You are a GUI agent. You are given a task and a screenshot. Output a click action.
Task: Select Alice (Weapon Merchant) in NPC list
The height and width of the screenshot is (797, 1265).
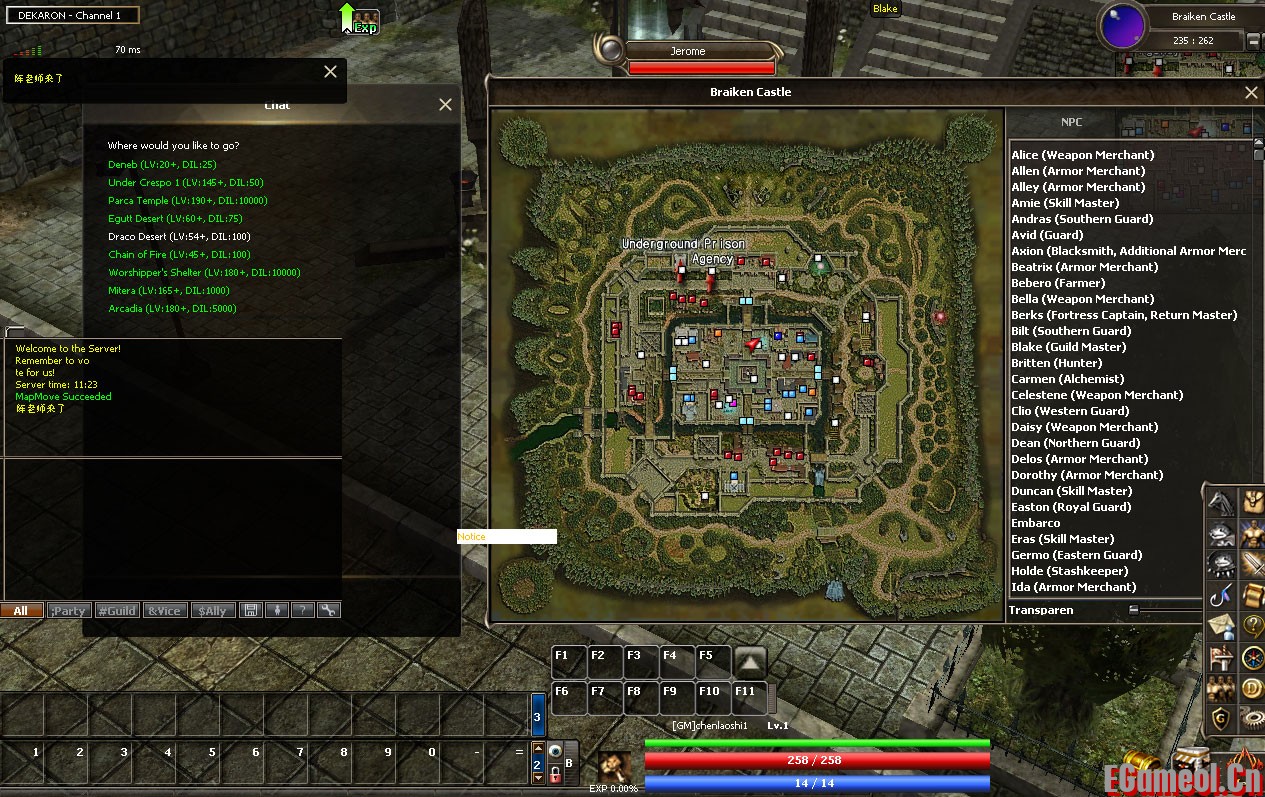(x=1082, y=155)
